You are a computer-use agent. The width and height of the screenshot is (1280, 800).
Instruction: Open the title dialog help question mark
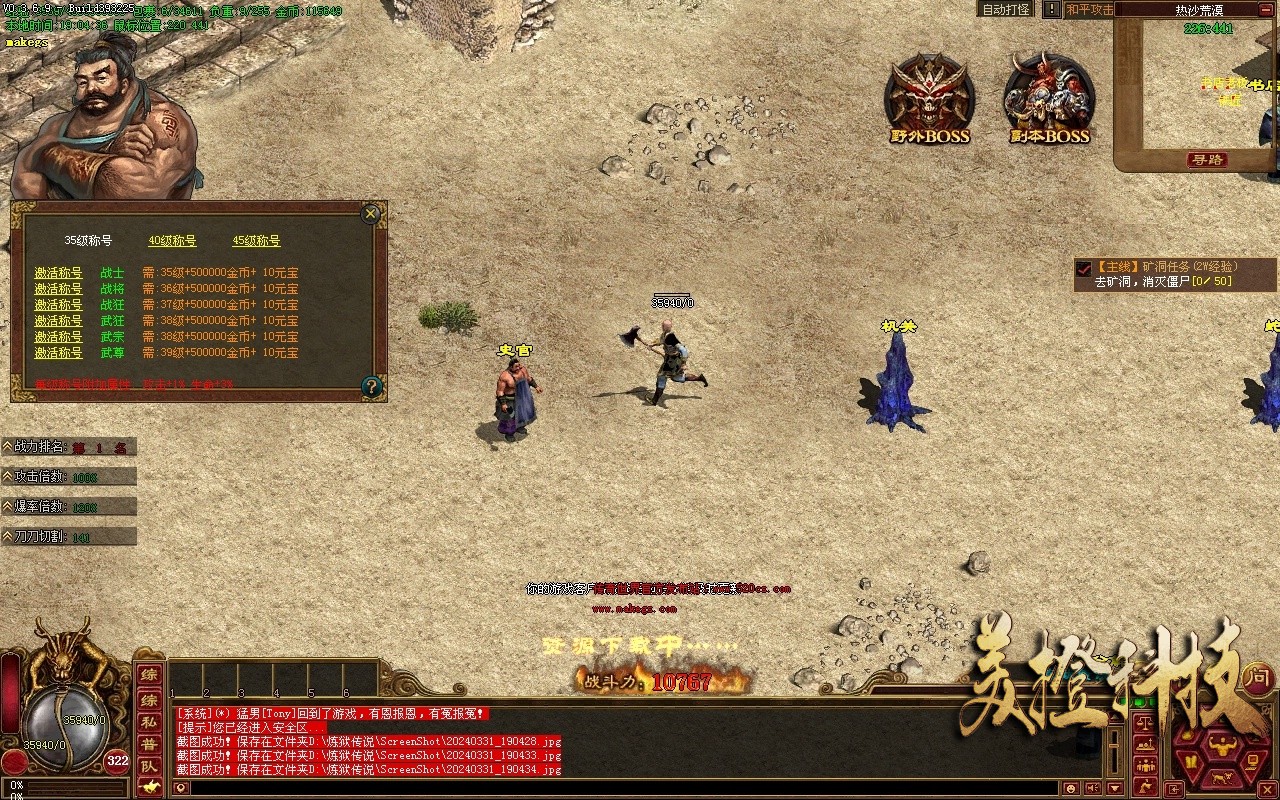(x=371, y=386)
